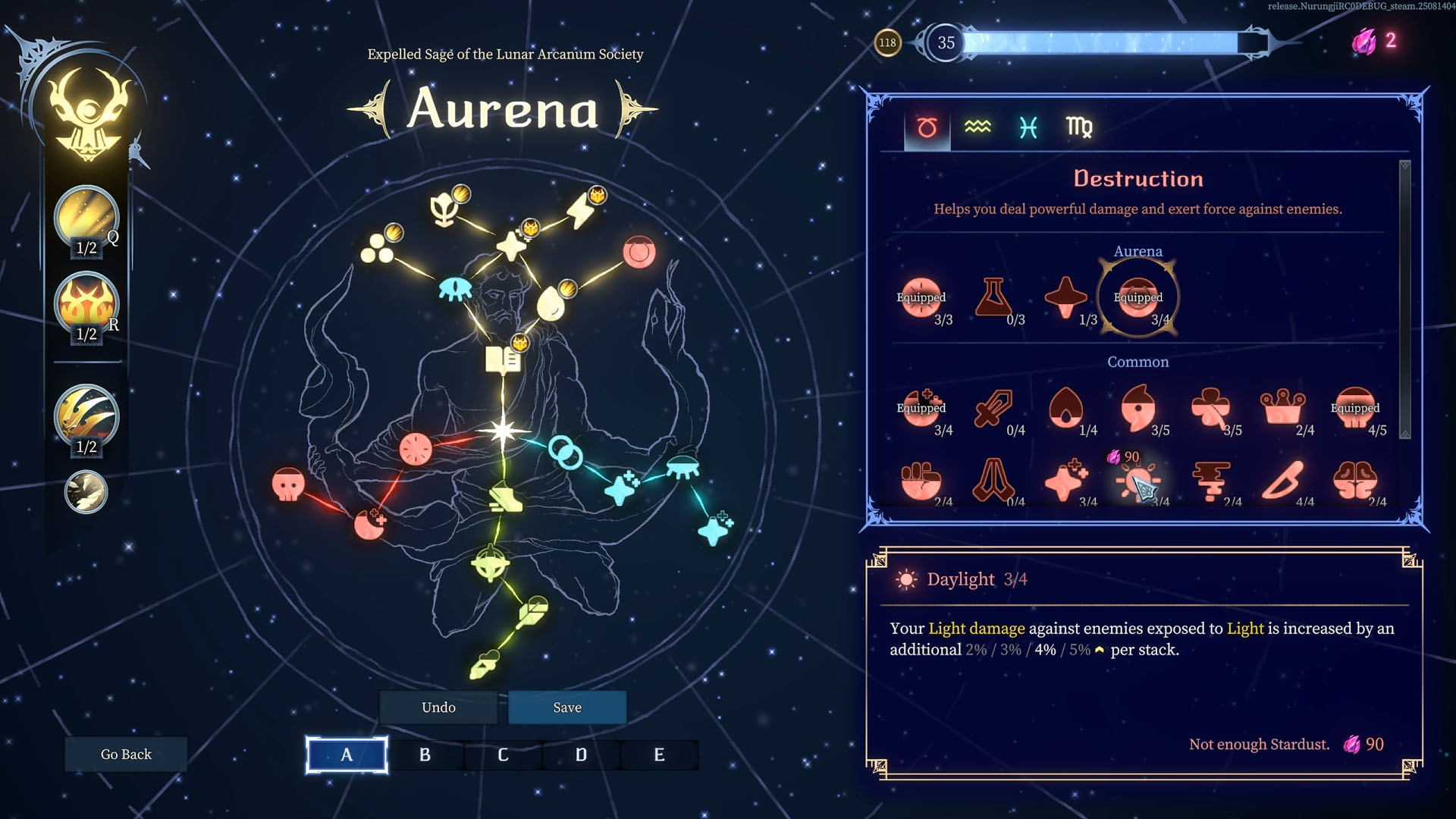This screenshot has height=819, width=1456.
Task: Undo the last constellation change
Action: coord(438,708)
